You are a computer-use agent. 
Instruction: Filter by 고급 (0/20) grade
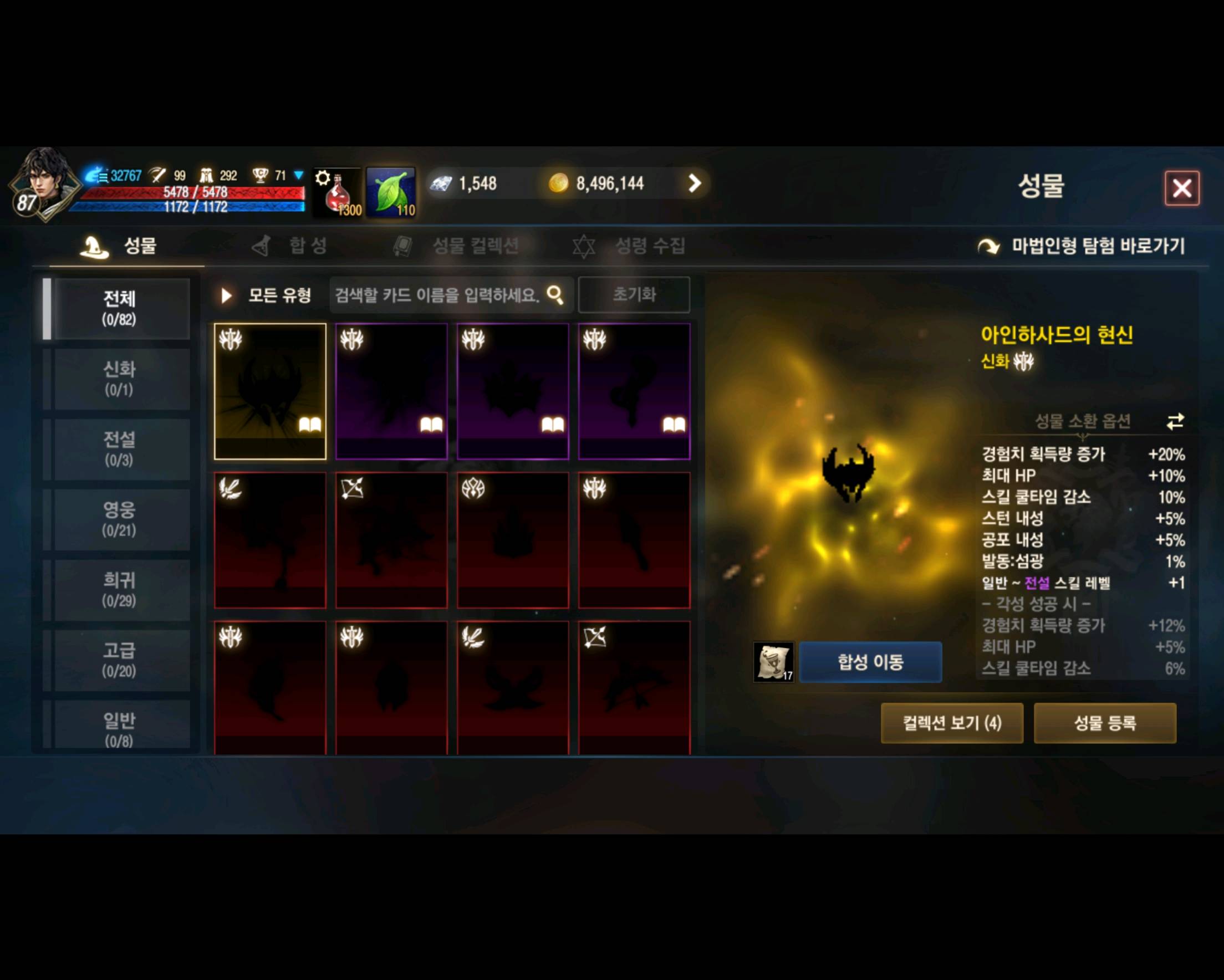(x=119, y=660)
